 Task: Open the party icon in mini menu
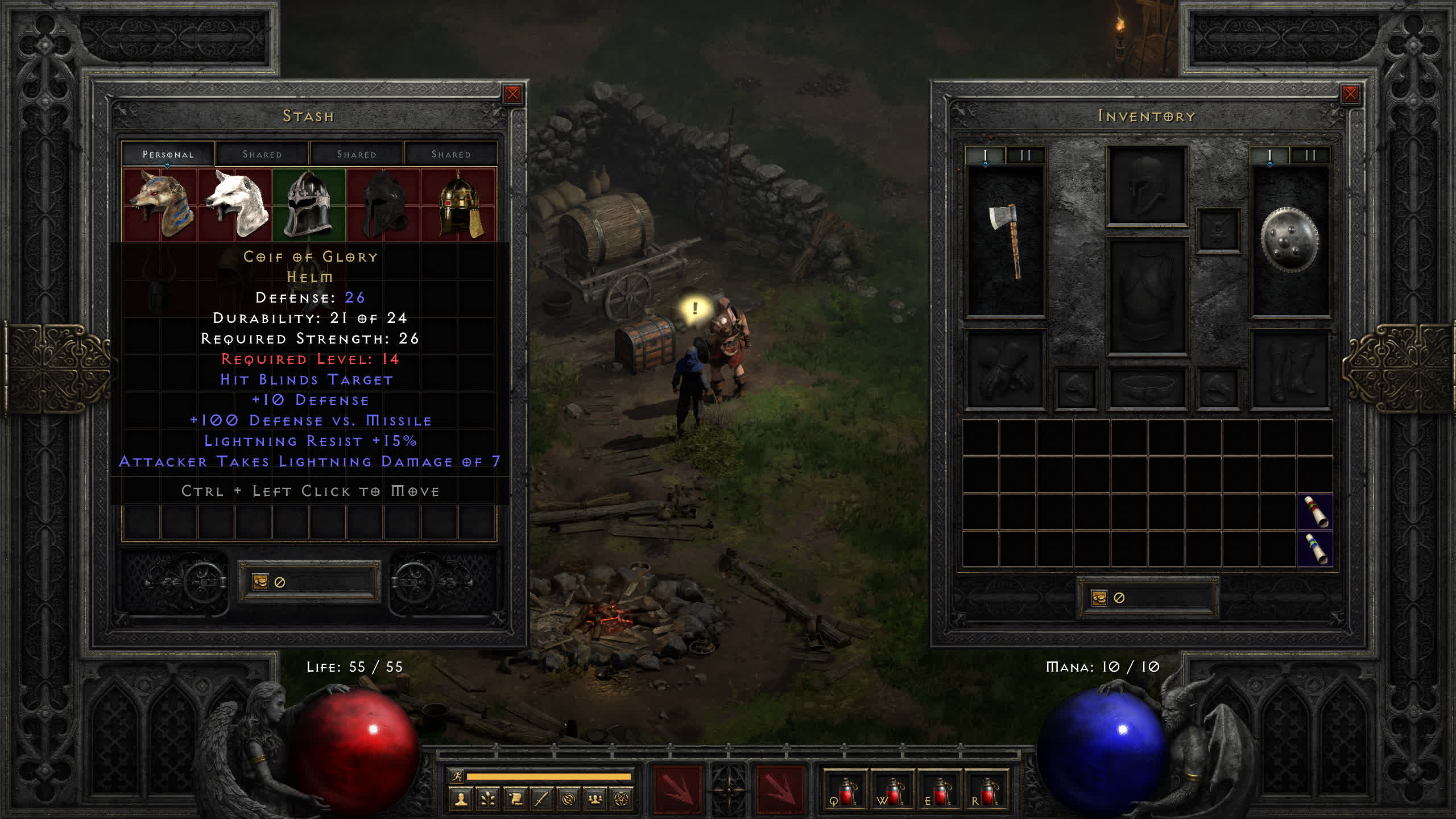click(595, 800)
